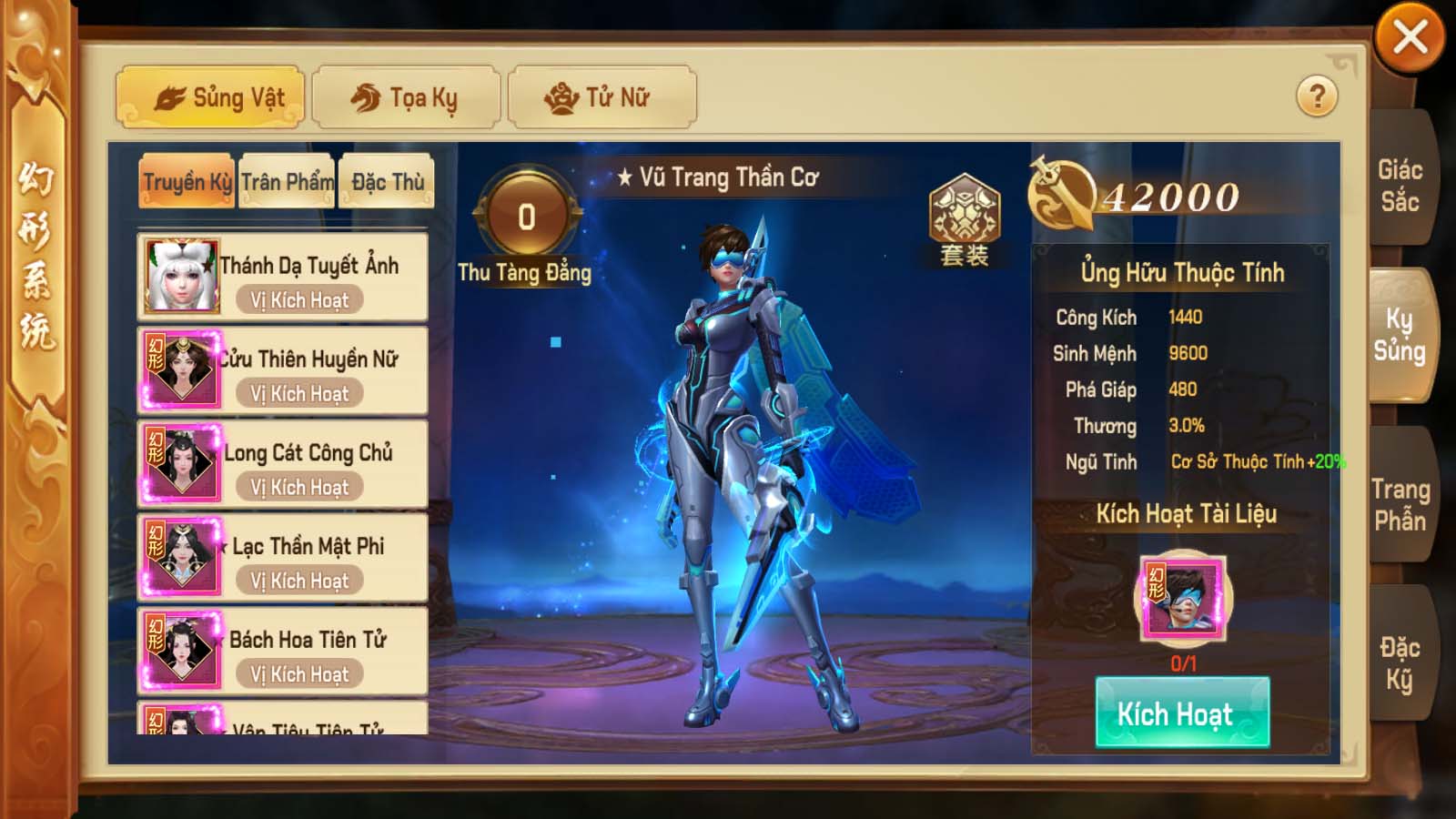
Task: Switch to the Đặc Kỹ side tab
Action: point(1400,662)
